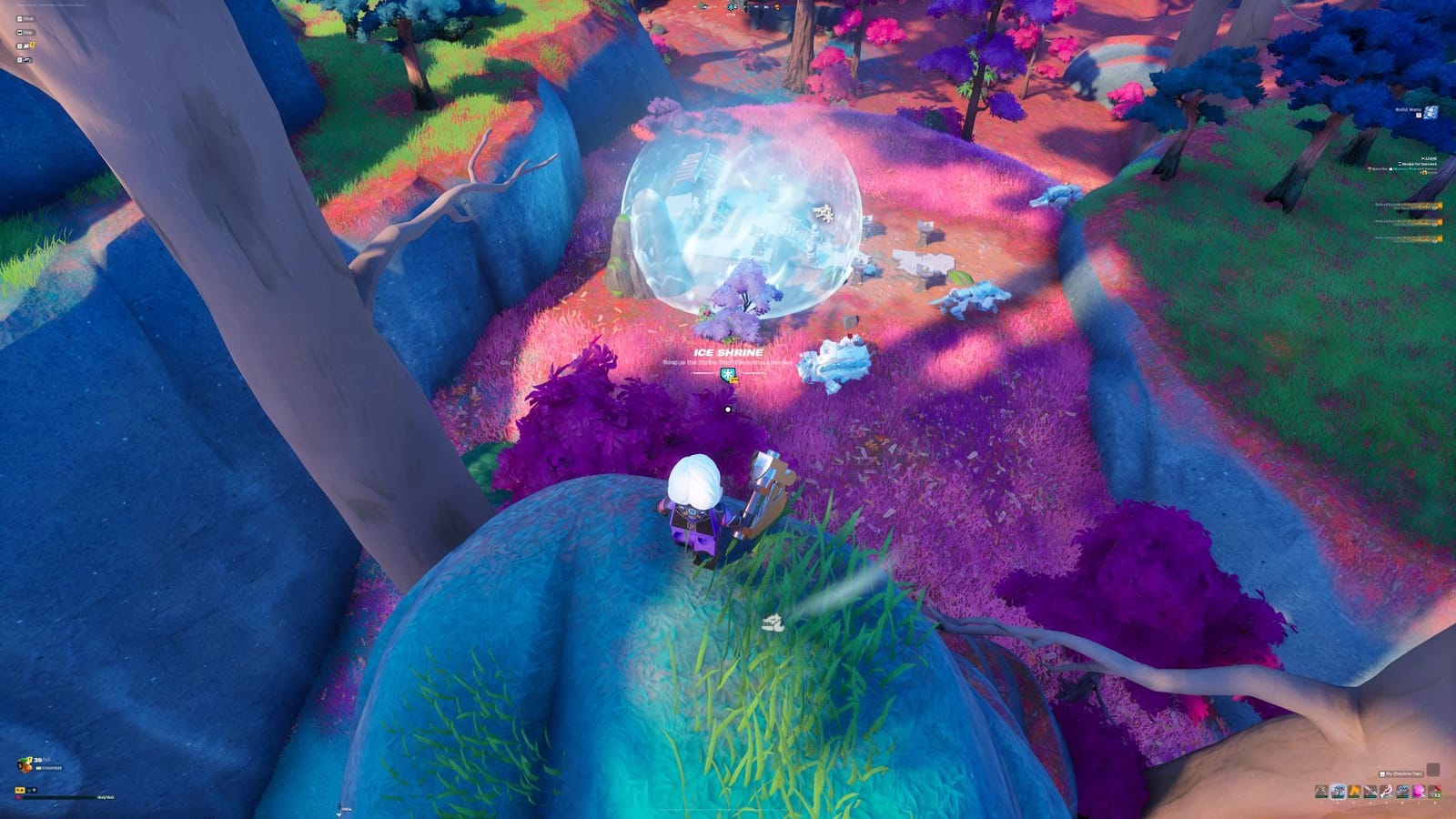This screenshot has width=1456, height=819.
Task: Select the highlighted item in hotbar slot 2
Action: pyautogui.click(x=1338, y=792)
